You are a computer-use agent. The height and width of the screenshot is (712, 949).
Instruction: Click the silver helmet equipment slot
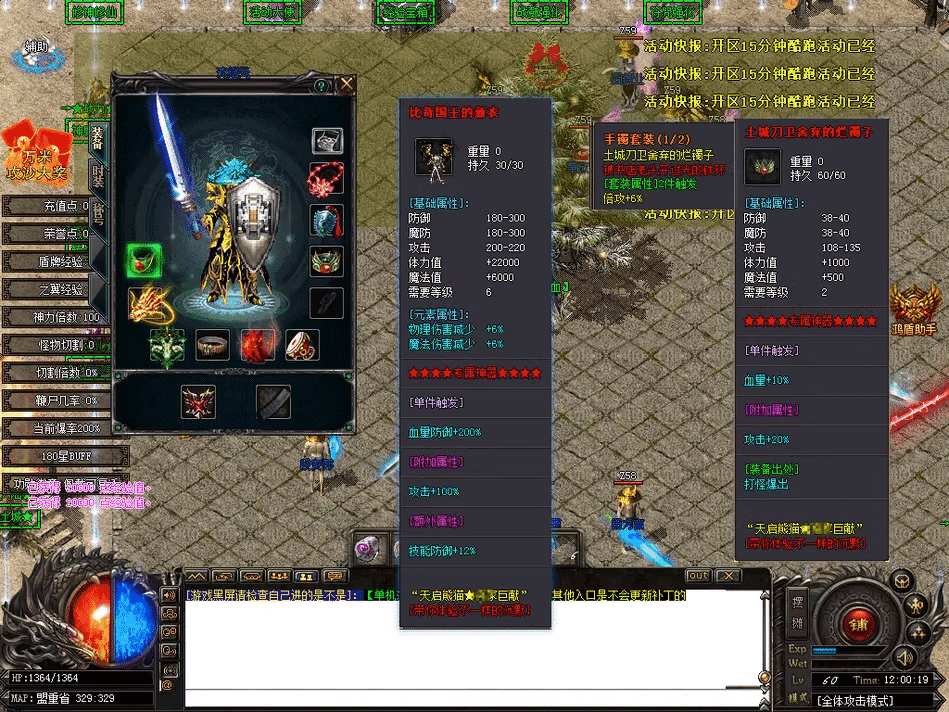pos(327,140)
